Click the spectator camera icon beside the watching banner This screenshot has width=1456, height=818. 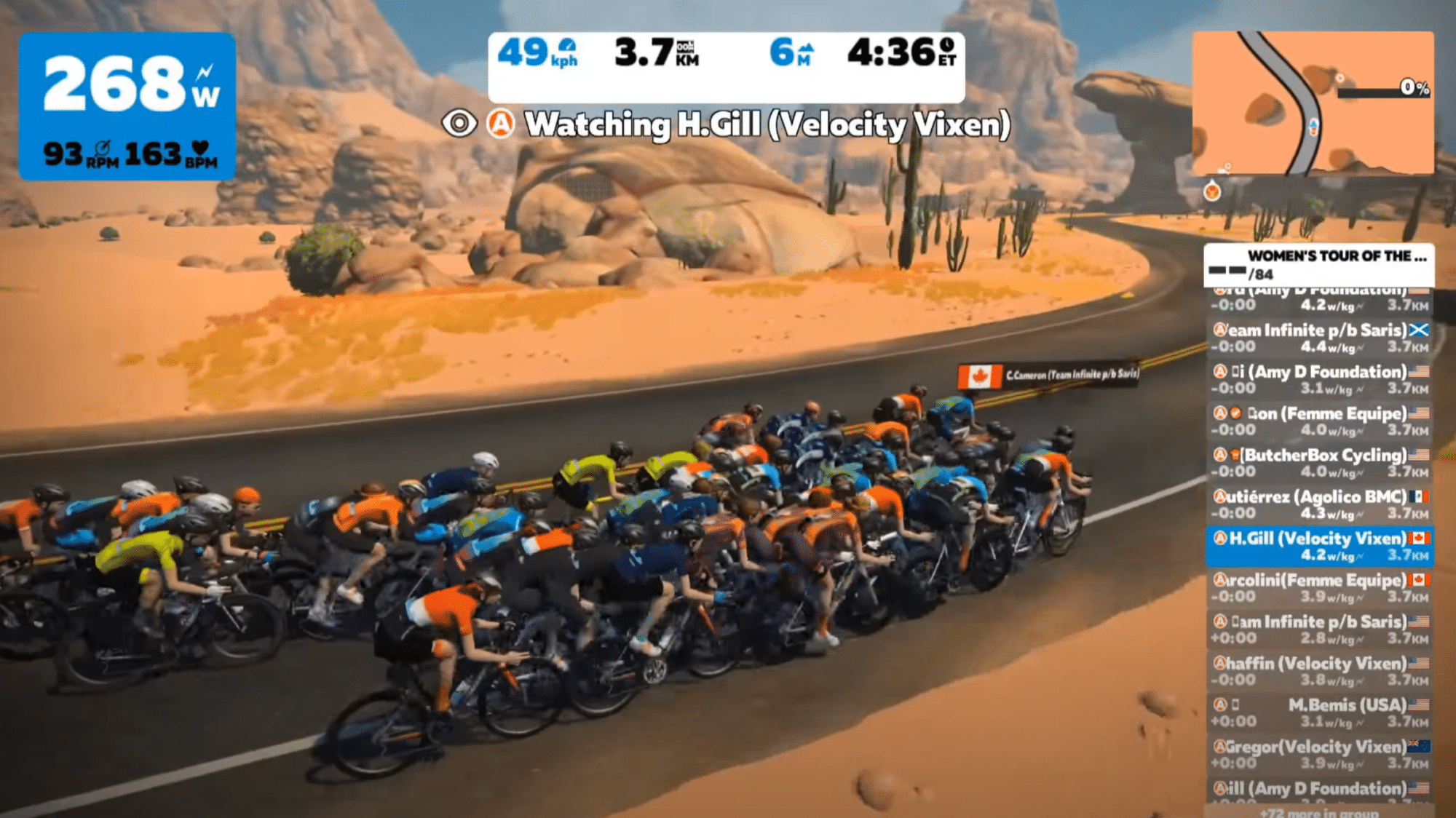(x=459, y=124)
